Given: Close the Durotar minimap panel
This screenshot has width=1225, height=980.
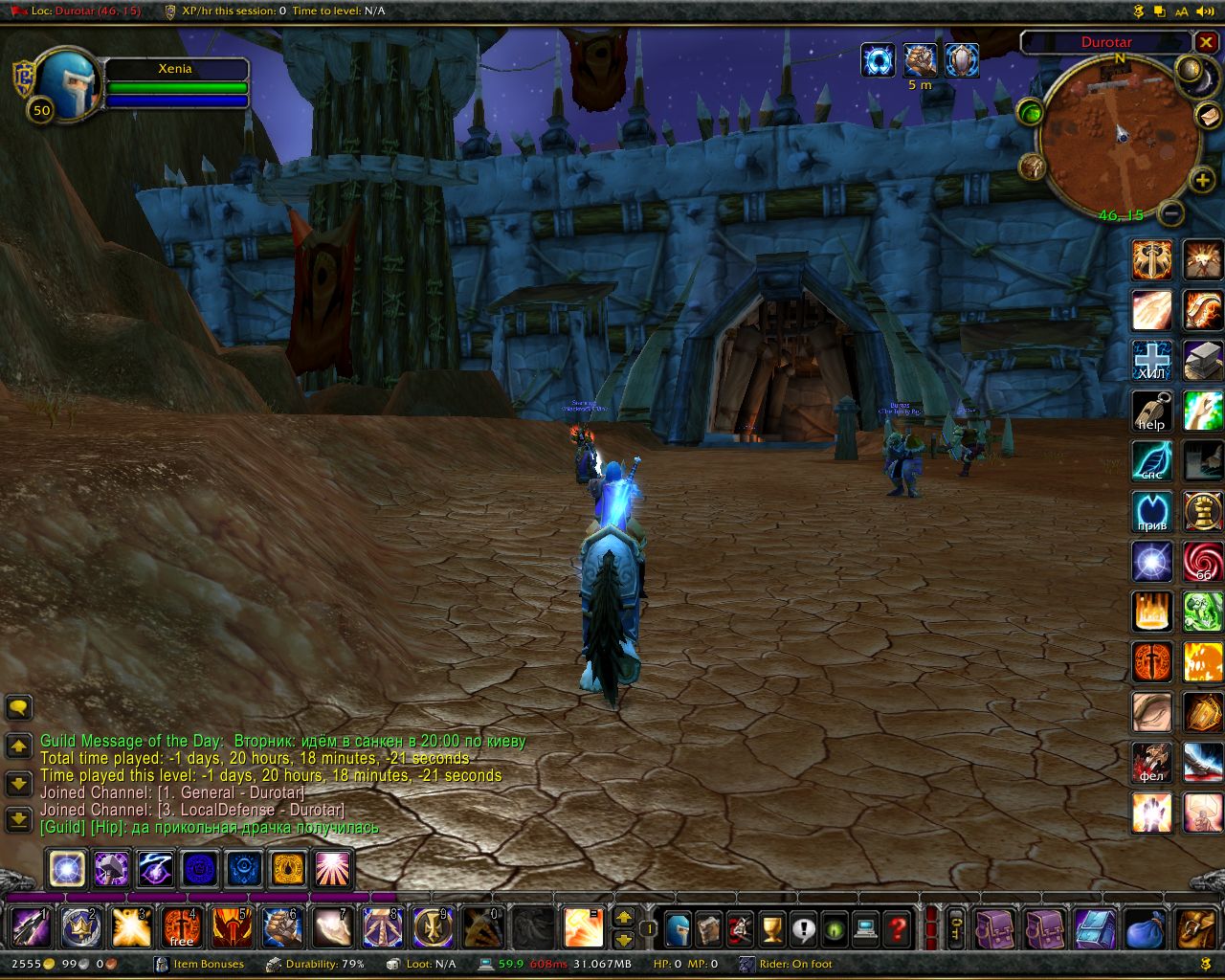Looking at the screenshot, I should point(1206,42).
